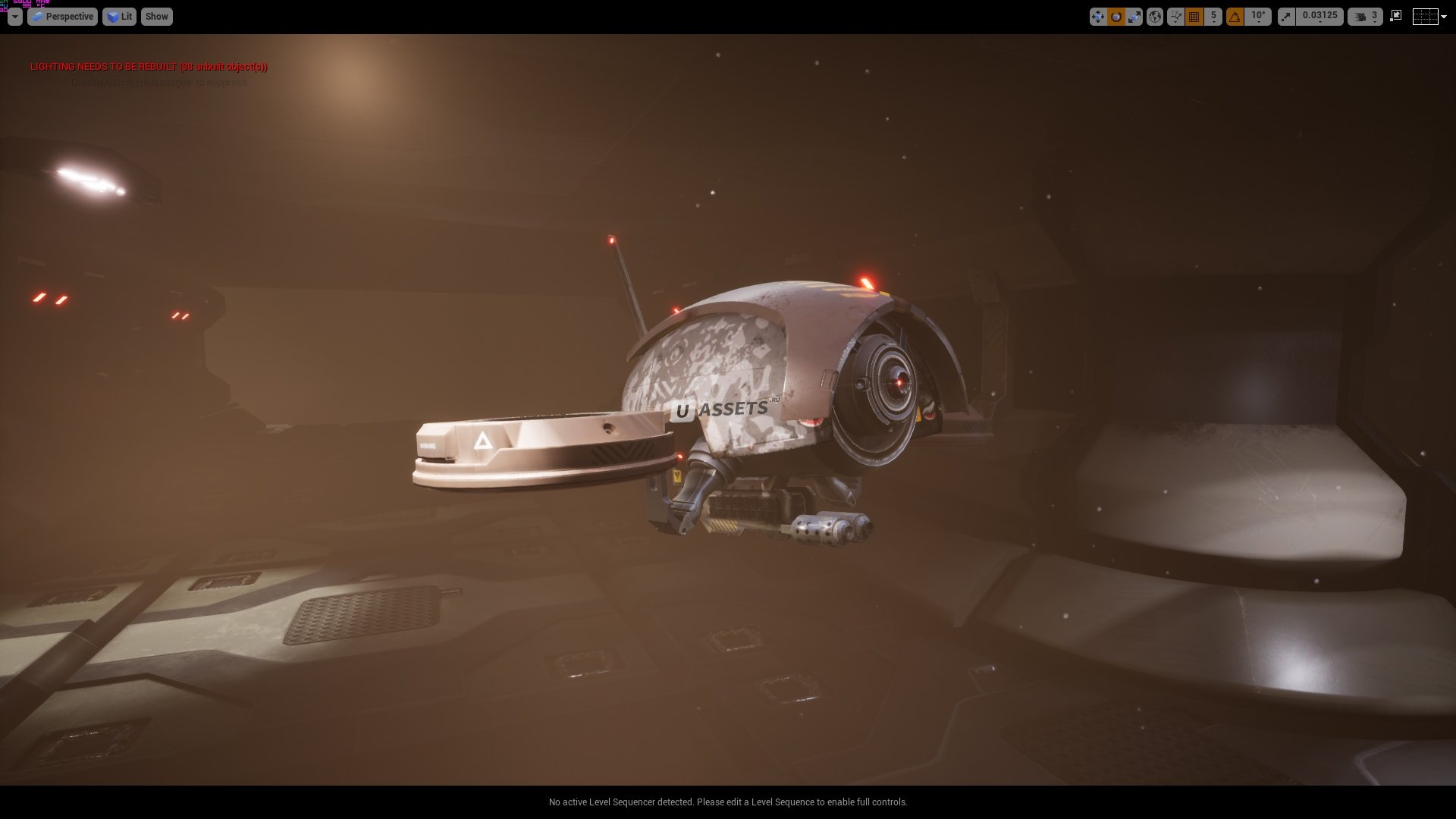Open the surface snapping options
This screenshot has width=1456, height=819.
click(1175, 17)
